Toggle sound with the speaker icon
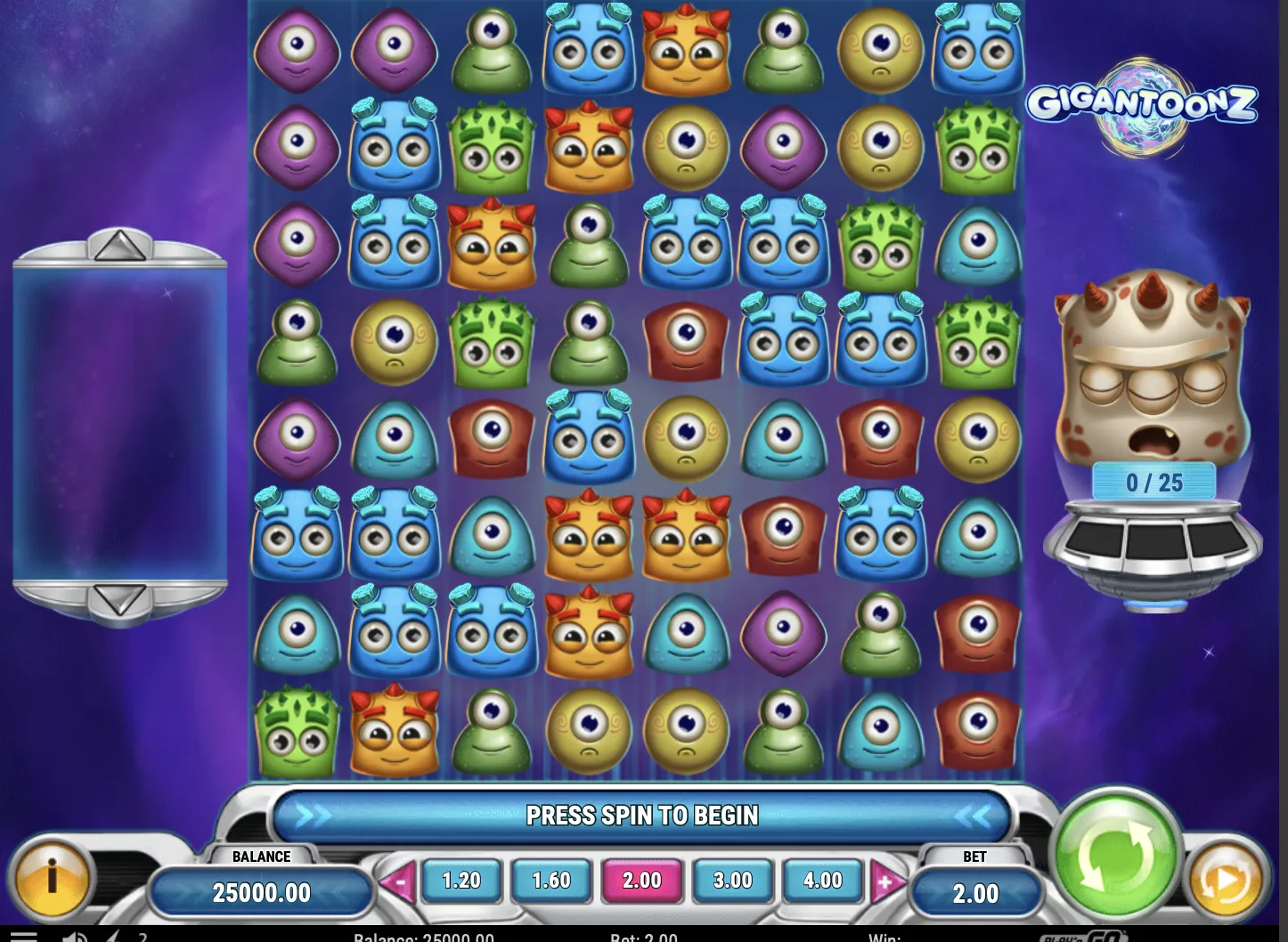Screen dimensions: 1288x942 pyautogui.click(x=76, y=937)
